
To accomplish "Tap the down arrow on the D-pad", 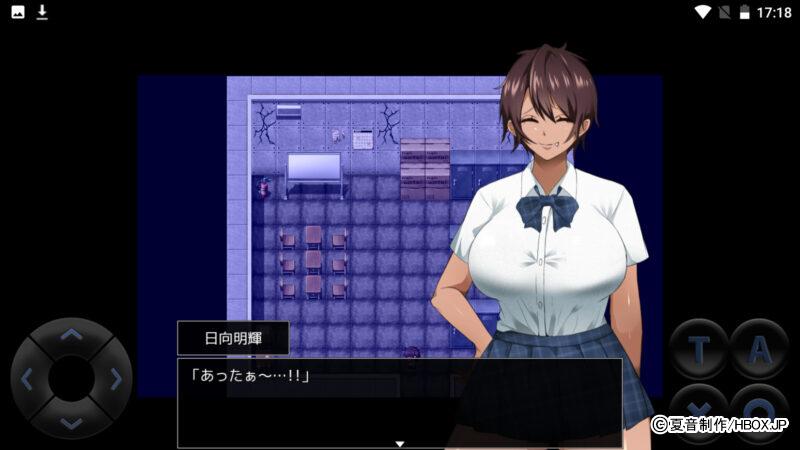I will point(71,422).
